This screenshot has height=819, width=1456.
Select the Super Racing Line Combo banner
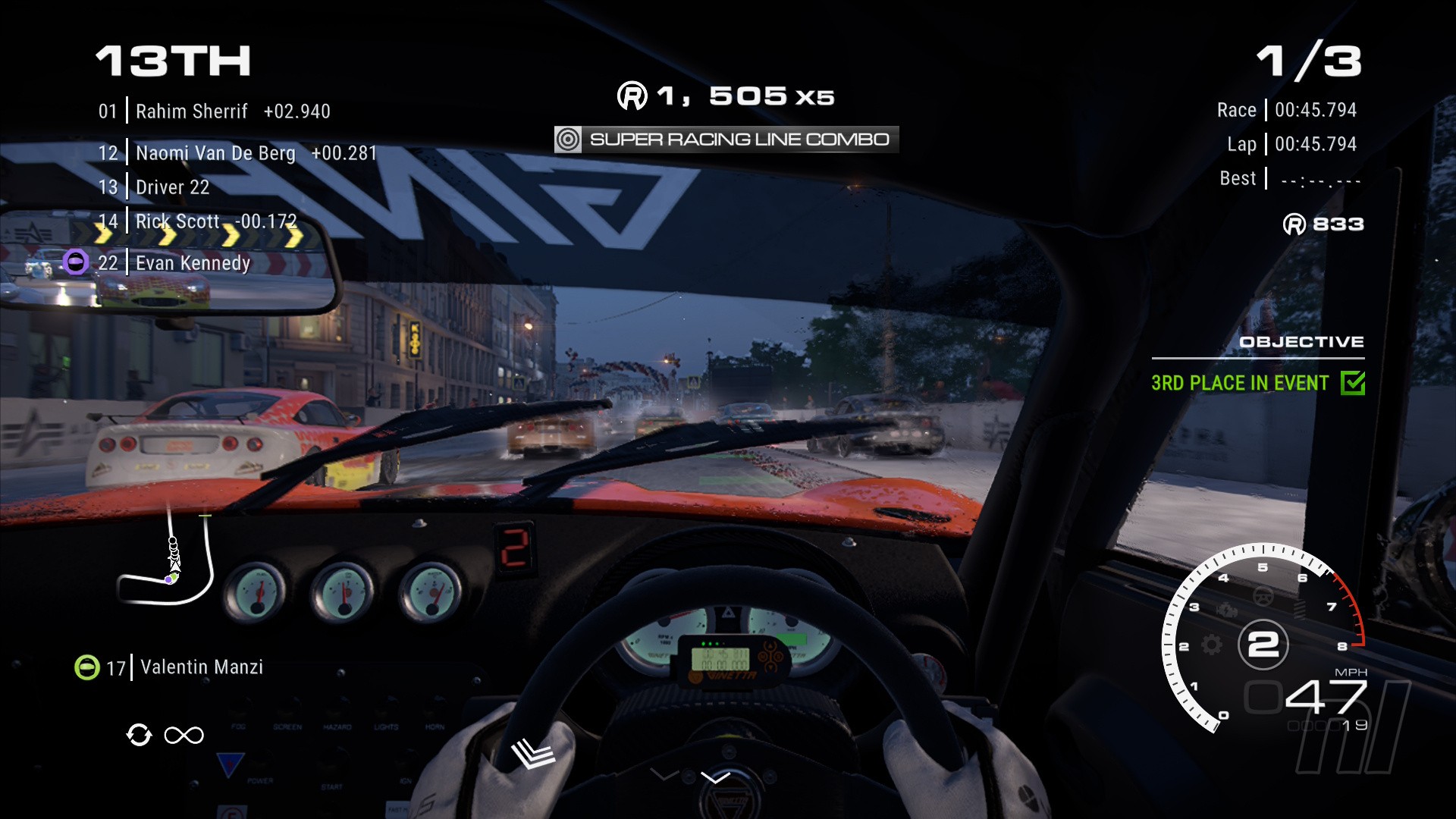(726, 140)
